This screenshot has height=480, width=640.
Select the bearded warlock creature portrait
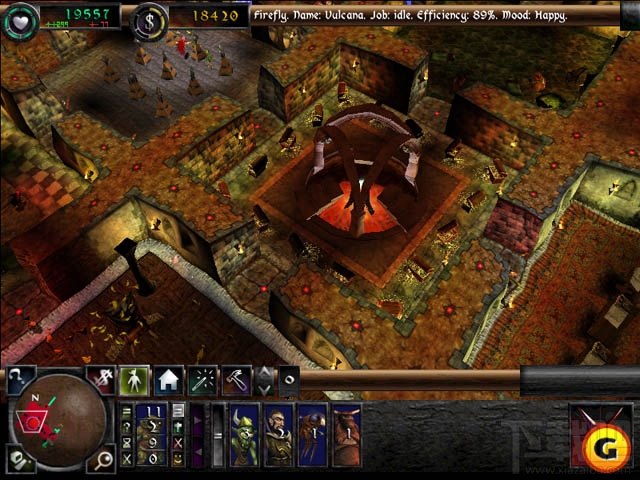pyautogui.click(x=278, y=436)
